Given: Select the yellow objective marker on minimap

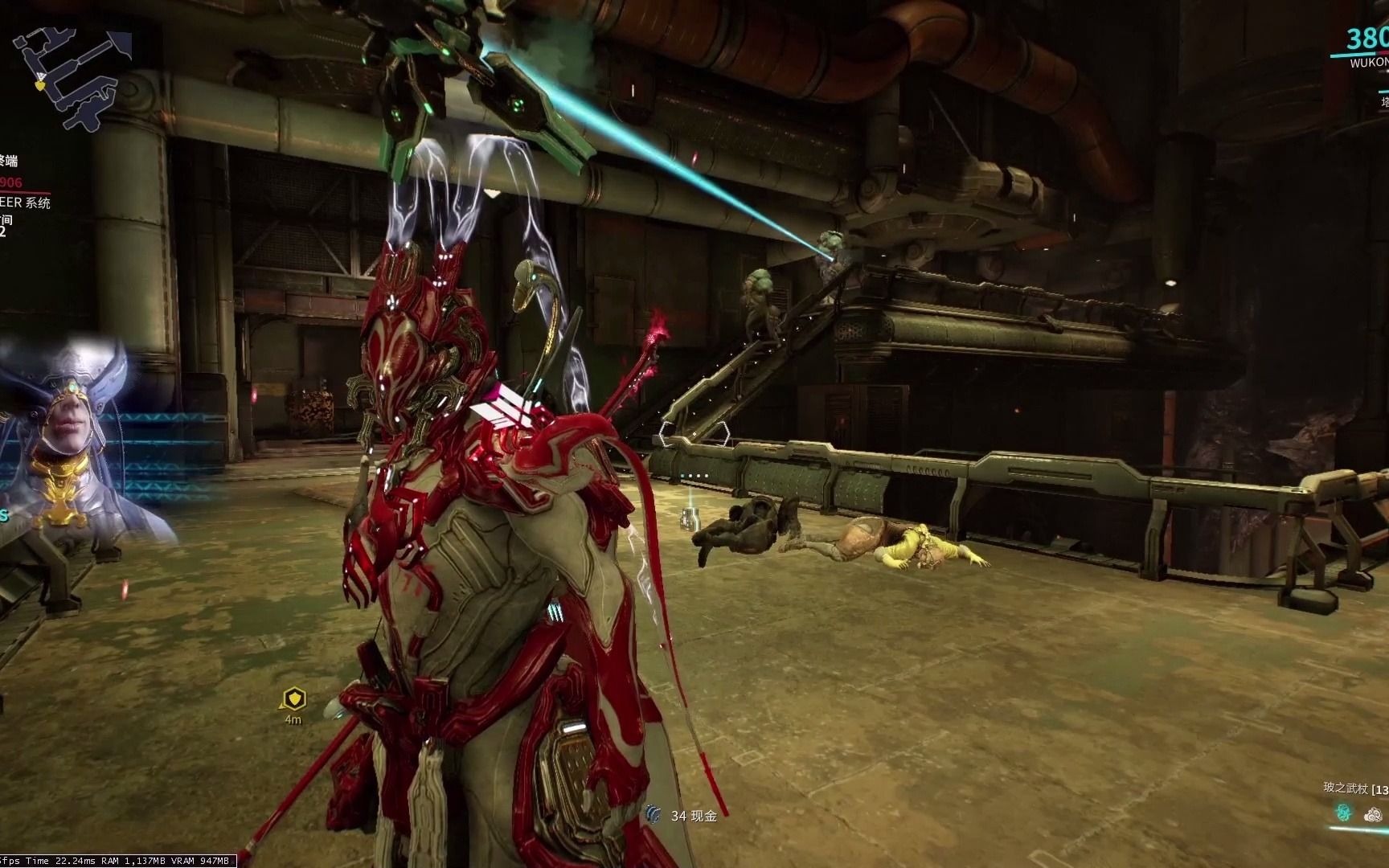Looking at the screenshot, I should pos(40,84).
